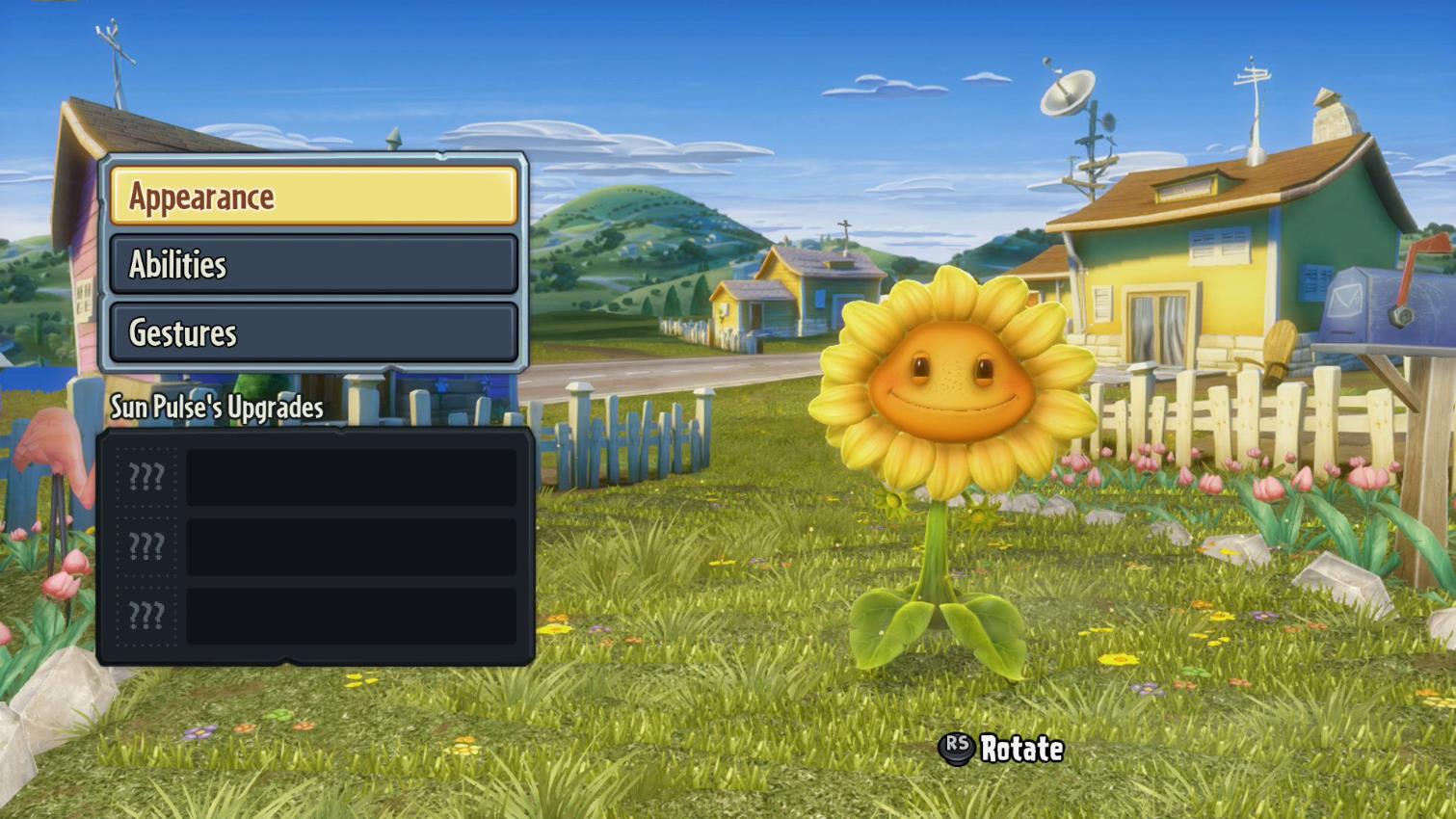Click the highlighted yellow Appearance entry
This screenshot has width=1456, height=819.
(x=313, y=196)
